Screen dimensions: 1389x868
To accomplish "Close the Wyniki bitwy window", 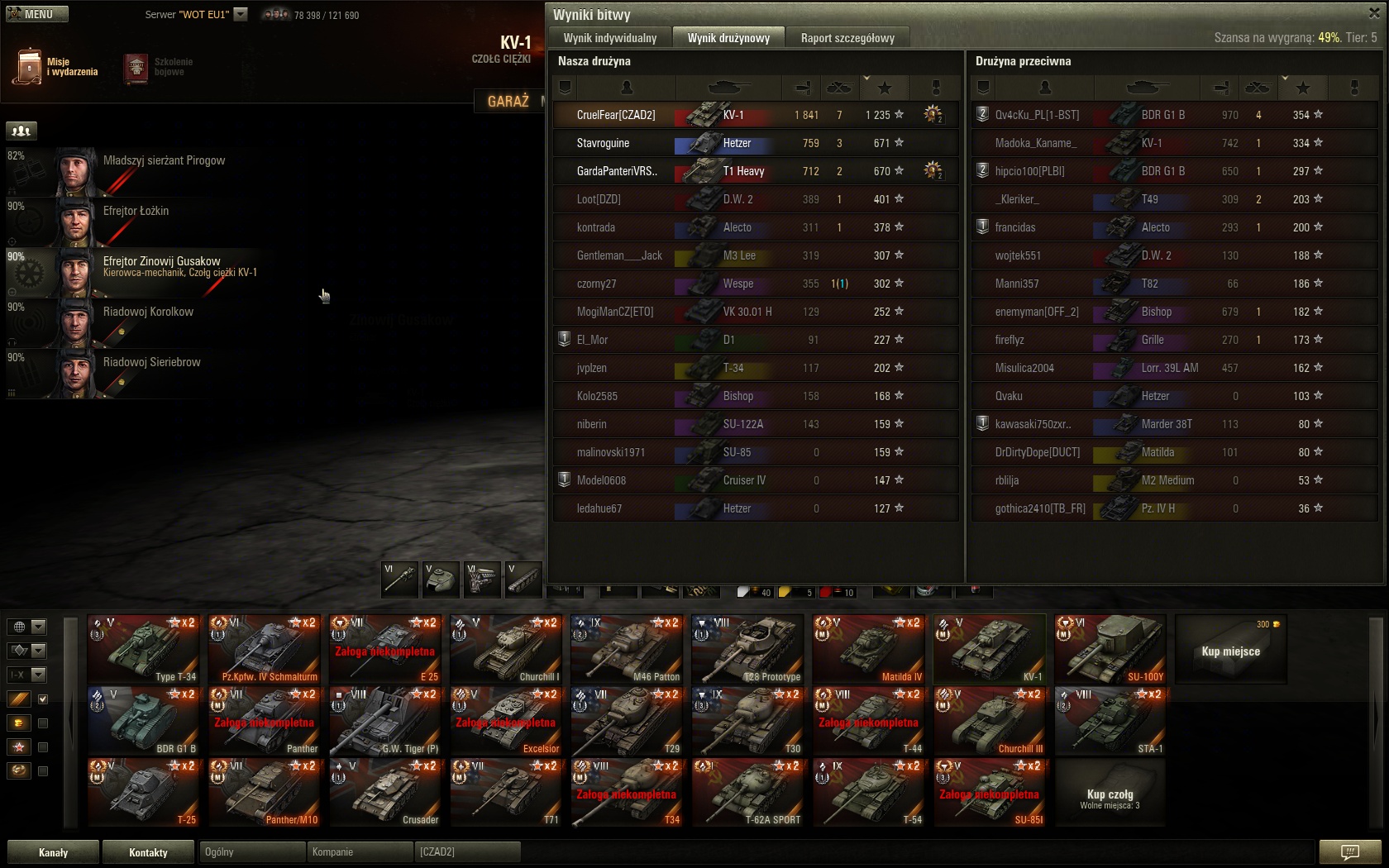I will pyautogui.click(x=1374, y=12).
